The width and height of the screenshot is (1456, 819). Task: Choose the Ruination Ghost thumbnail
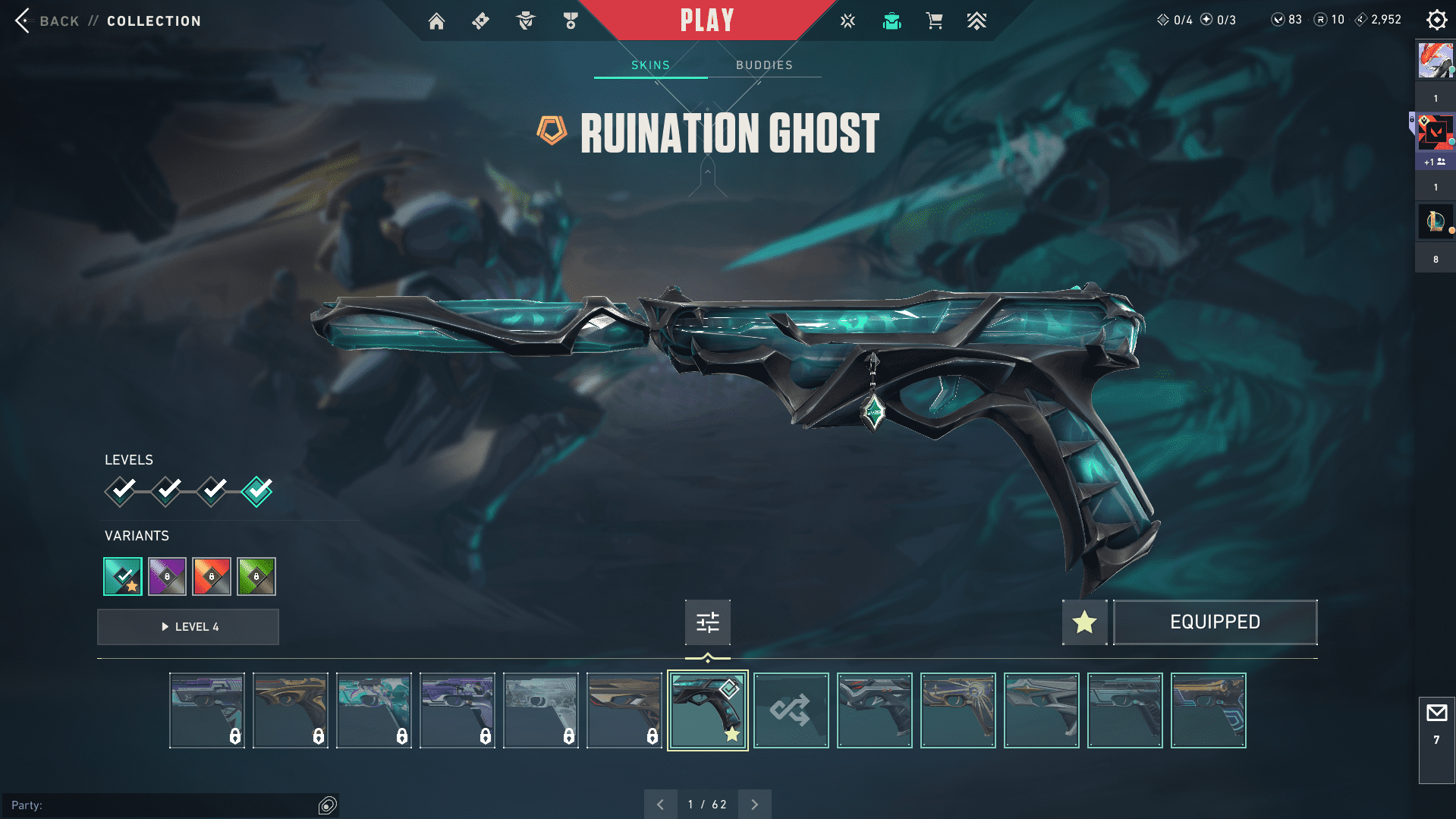[707, 710]
